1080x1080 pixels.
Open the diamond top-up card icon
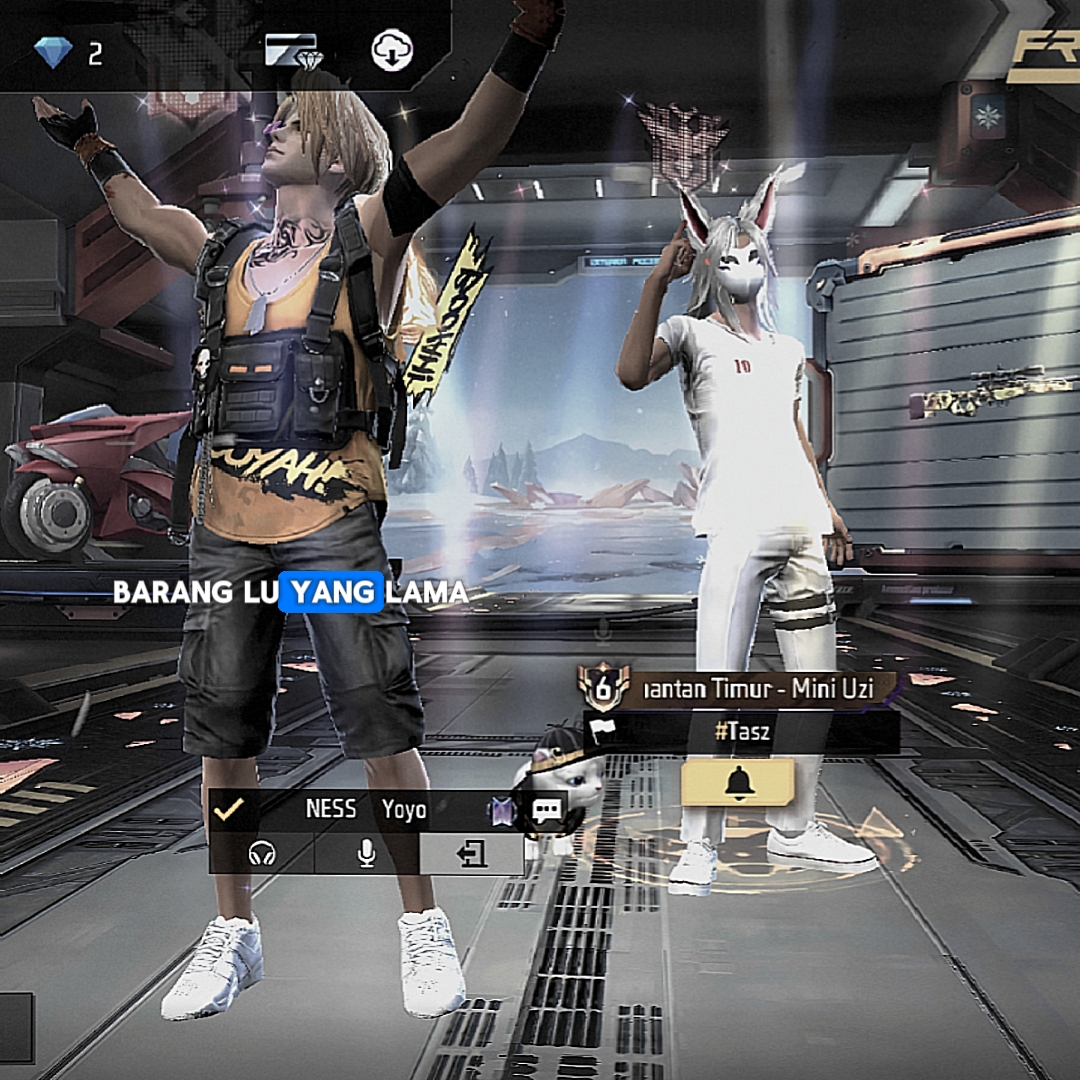(291, 50)
